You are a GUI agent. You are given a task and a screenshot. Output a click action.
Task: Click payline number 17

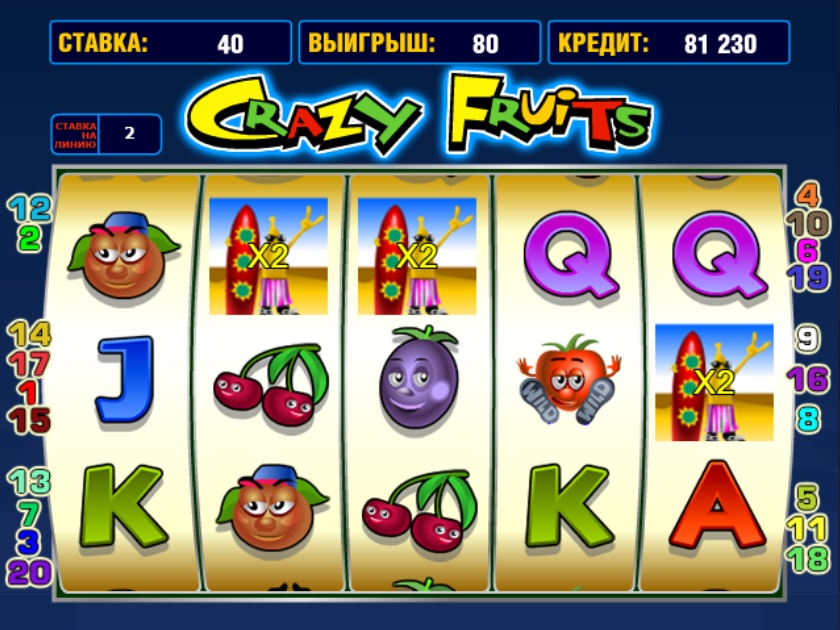click(x=29, y=363)
